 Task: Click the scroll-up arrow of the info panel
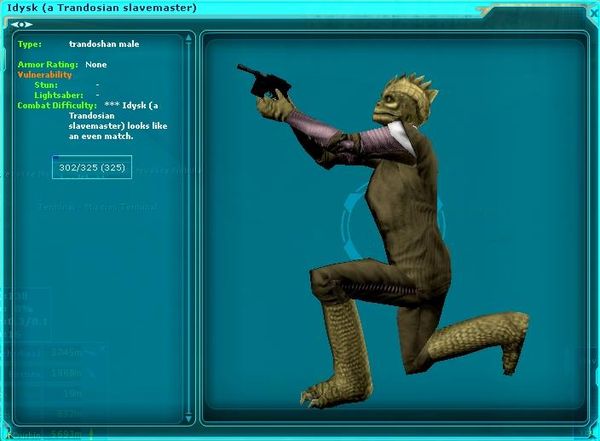point(188,40)
